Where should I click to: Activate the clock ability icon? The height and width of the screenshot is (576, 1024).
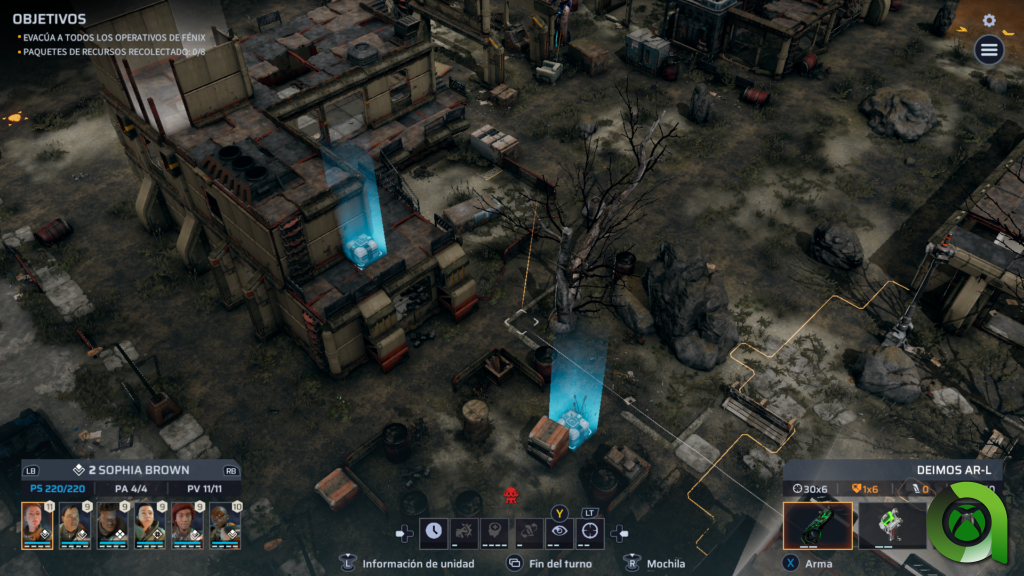(434, 533)
